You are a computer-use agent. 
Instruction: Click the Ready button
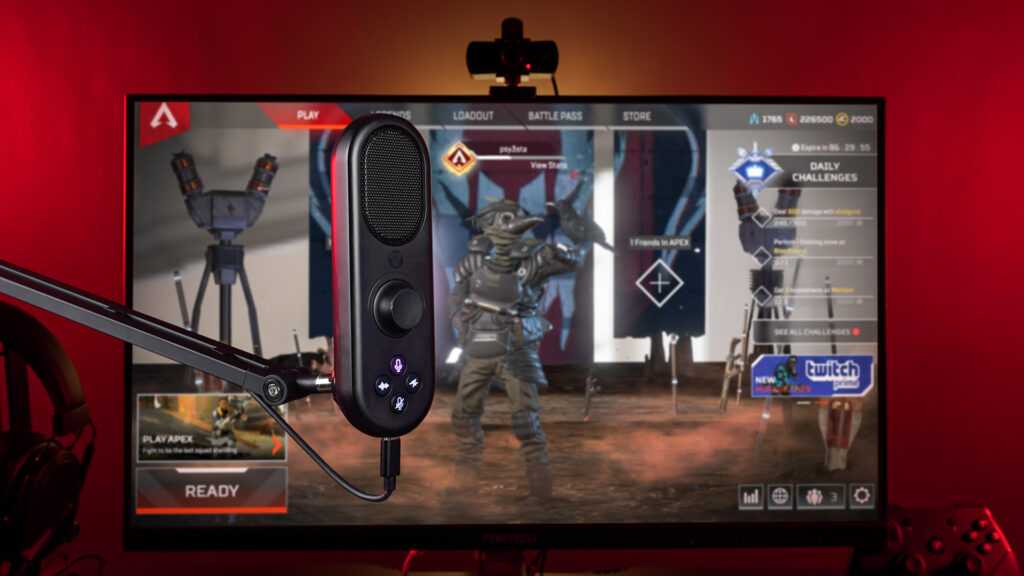[x=211, y=491]
